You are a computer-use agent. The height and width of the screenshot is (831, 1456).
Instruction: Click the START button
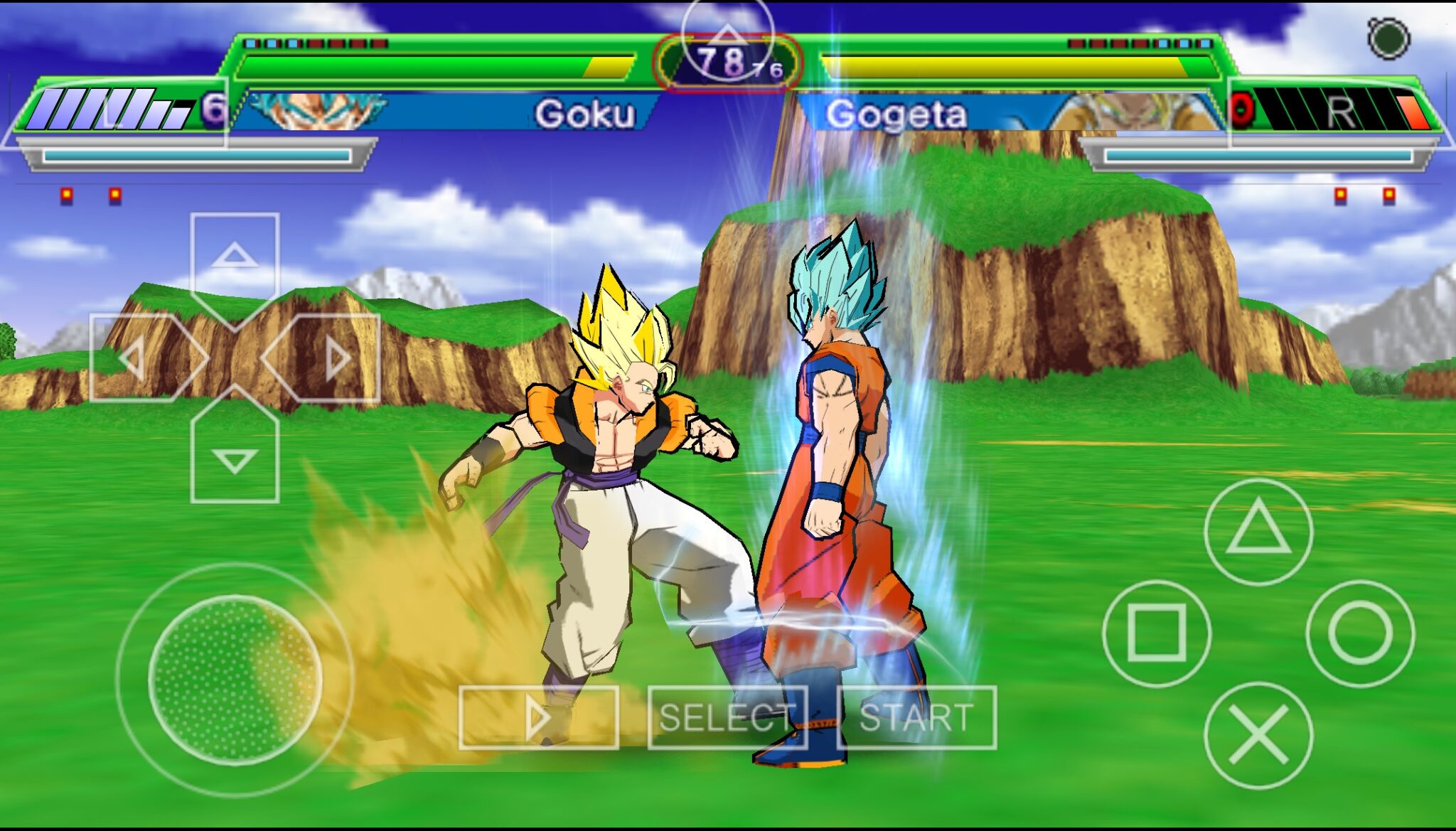916,717
